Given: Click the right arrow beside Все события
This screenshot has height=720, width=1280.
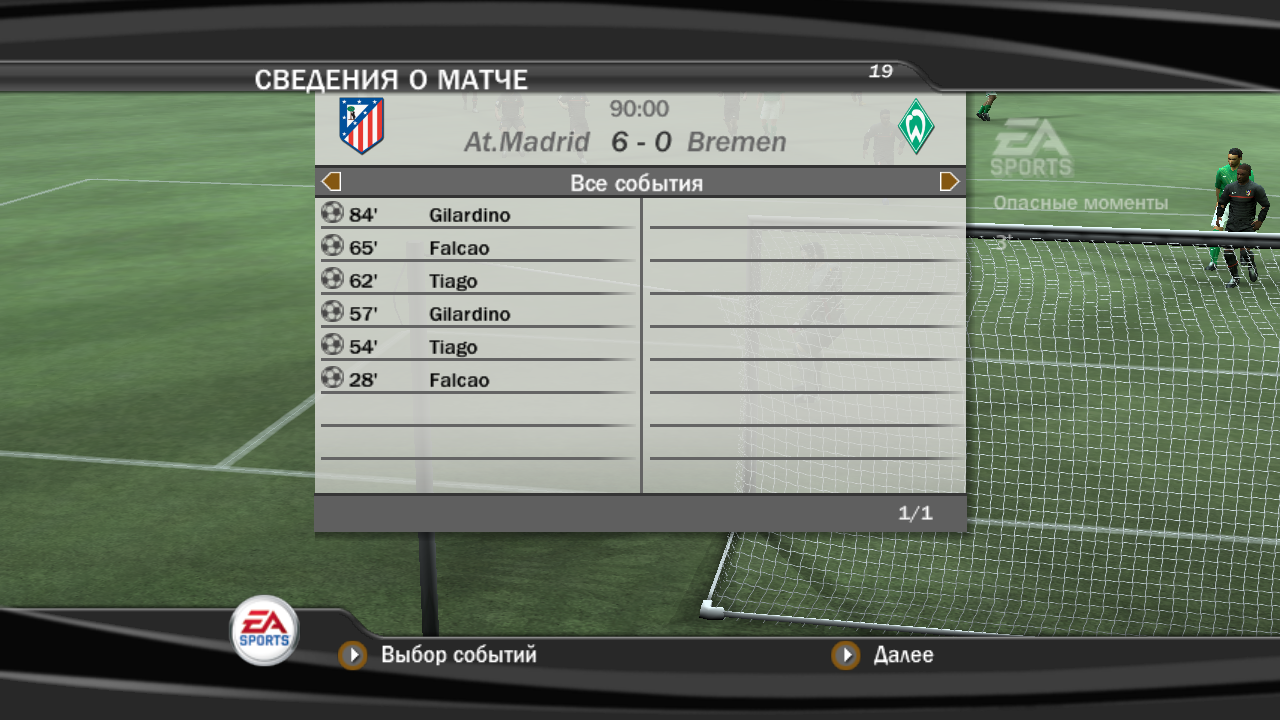Looking at the screenshot, I should (x=949, y=182).
